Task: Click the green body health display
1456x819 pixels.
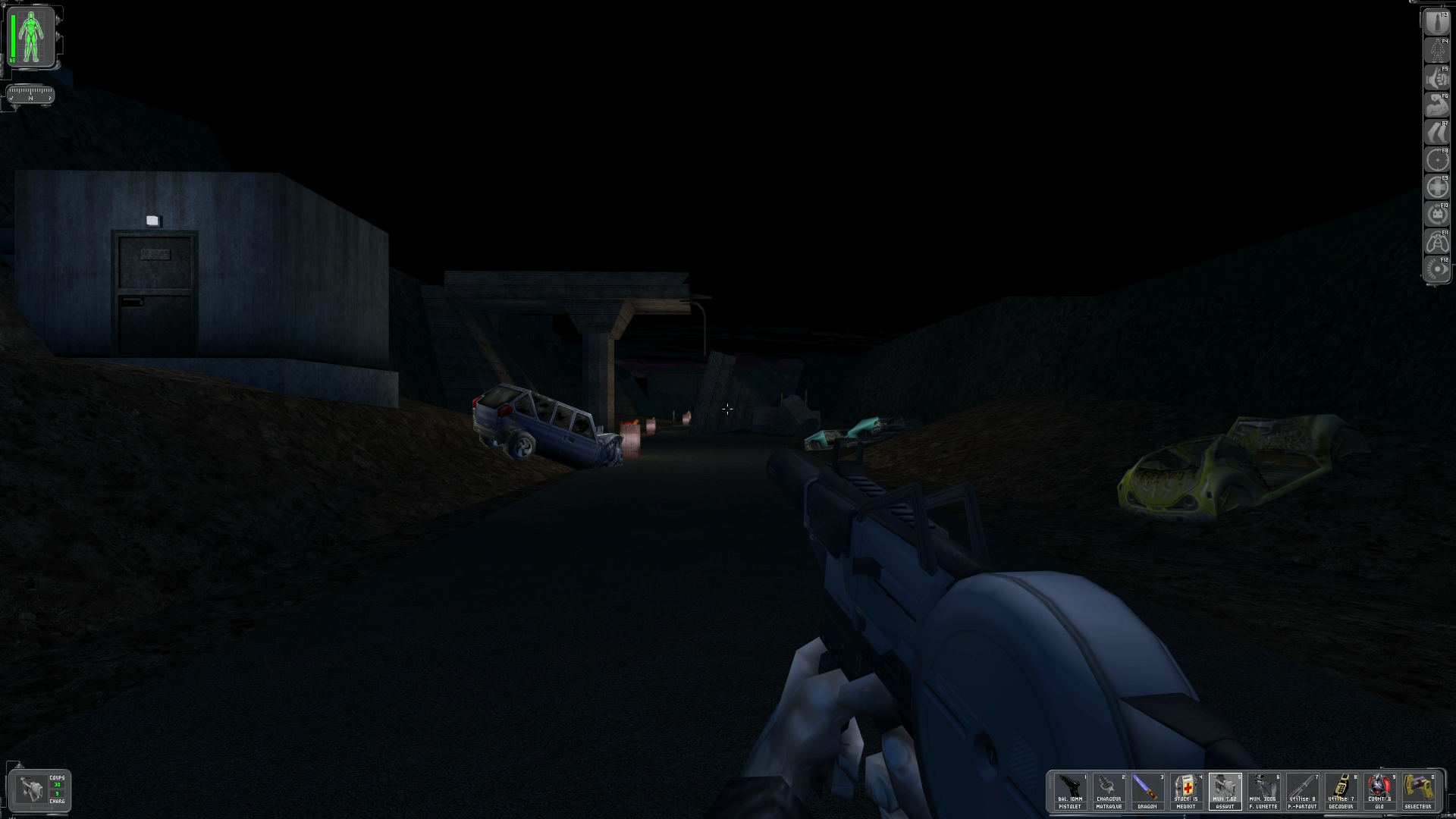Action: coord(32,36)
